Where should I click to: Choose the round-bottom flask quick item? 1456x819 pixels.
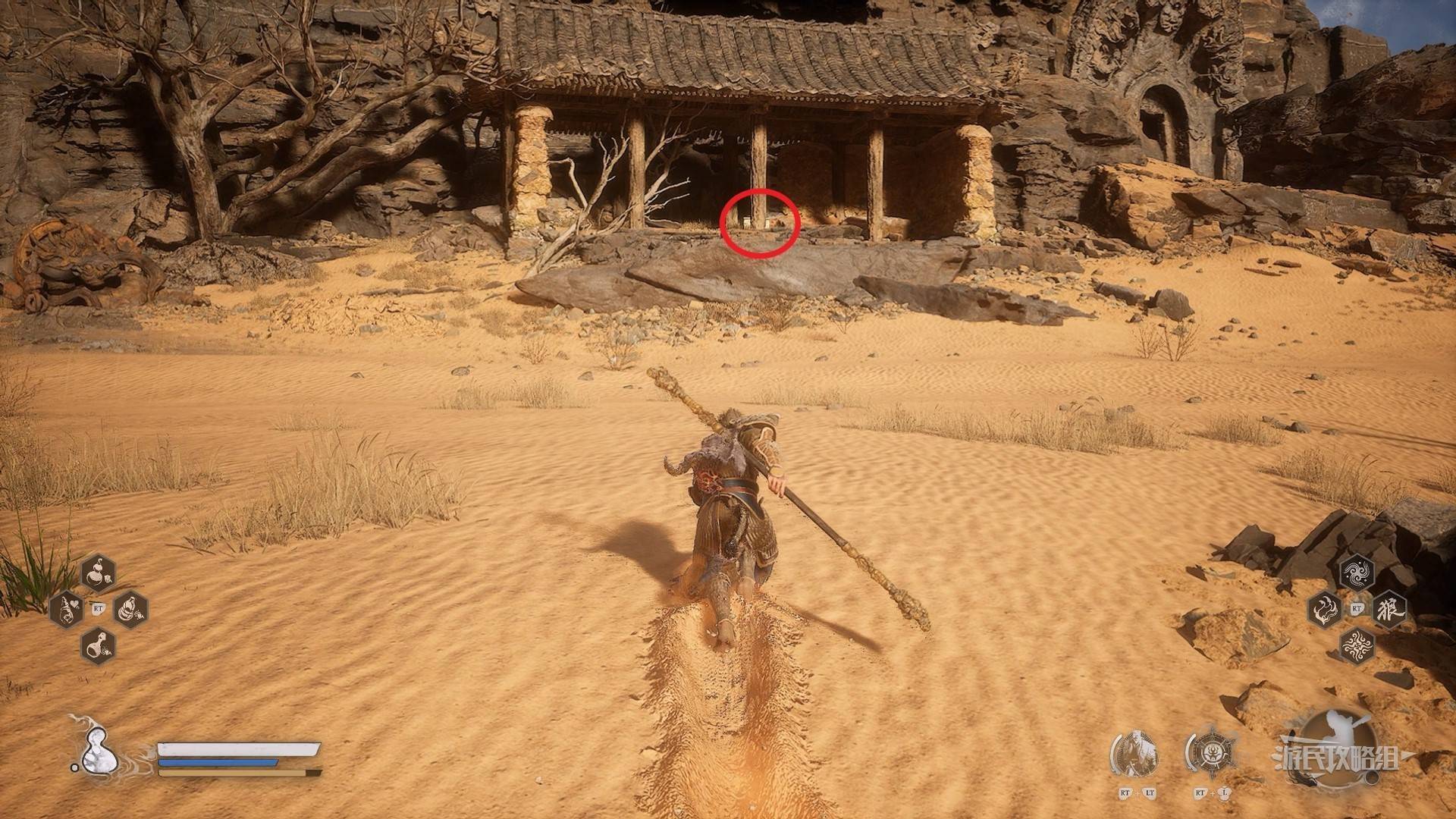click(x=98, y=645)
